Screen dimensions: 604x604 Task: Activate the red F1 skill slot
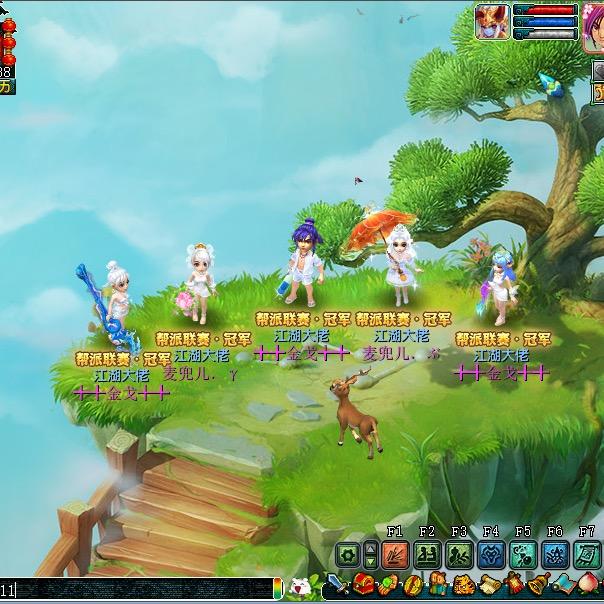point(395,555)
